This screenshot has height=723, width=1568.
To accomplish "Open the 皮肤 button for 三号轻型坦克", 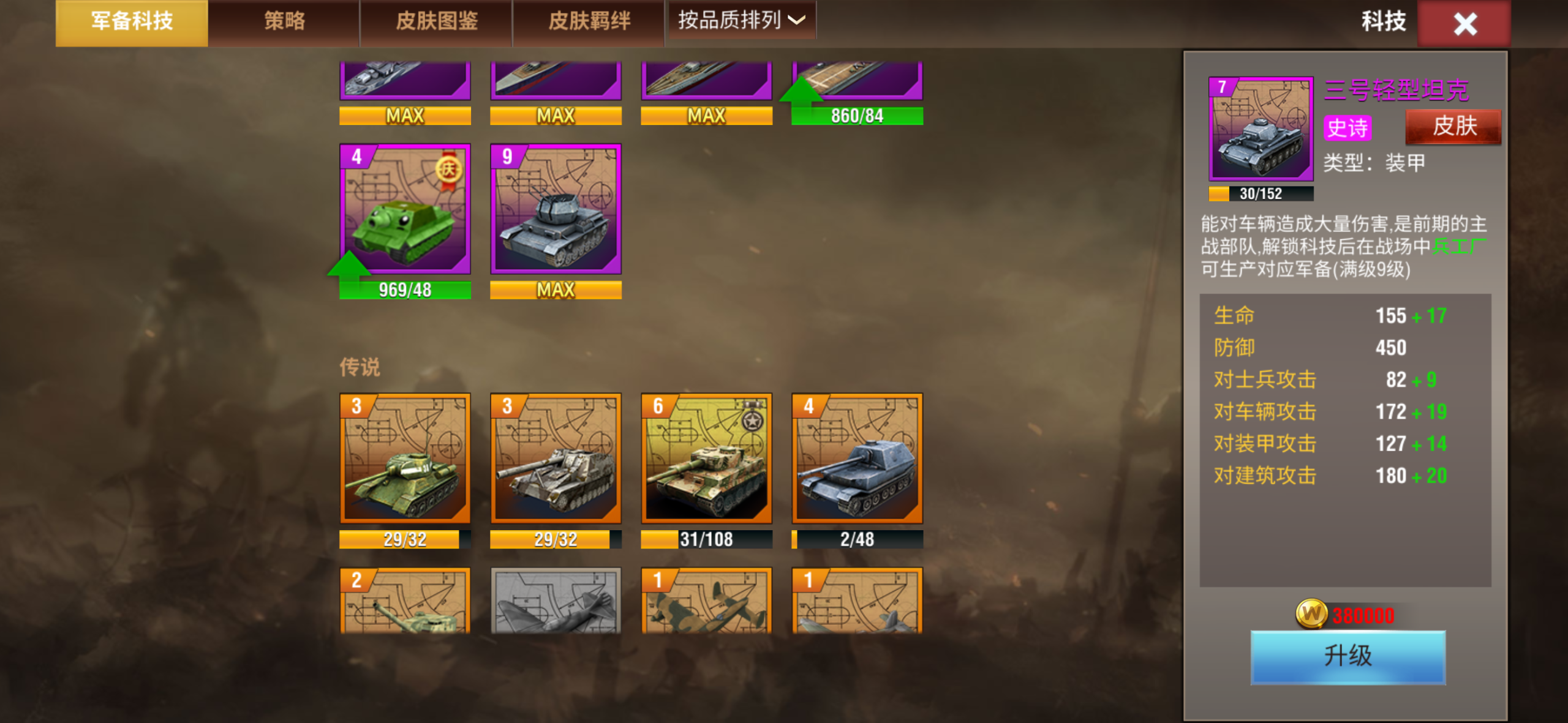I will point(1453,127).
